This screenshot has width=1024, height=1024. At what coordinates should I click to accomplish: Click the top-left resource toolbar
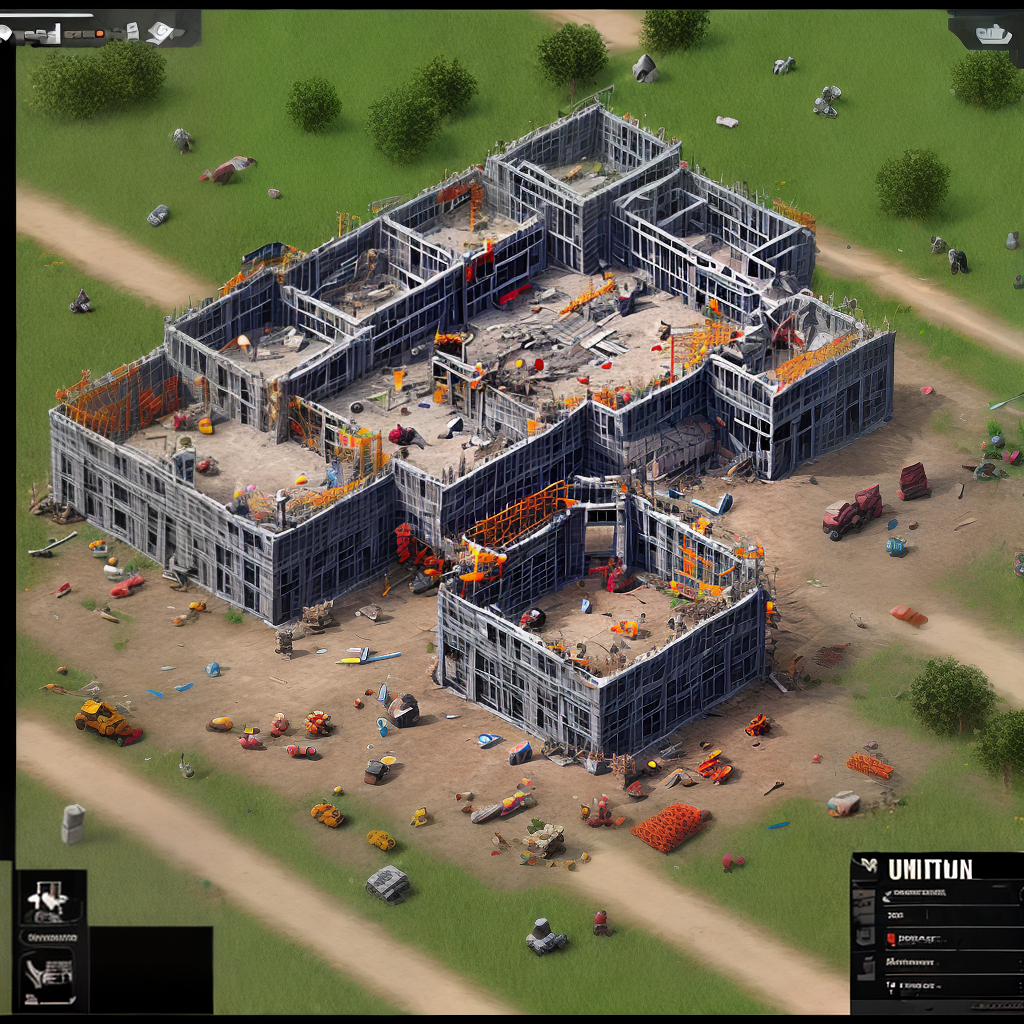[x=100, y=31]
